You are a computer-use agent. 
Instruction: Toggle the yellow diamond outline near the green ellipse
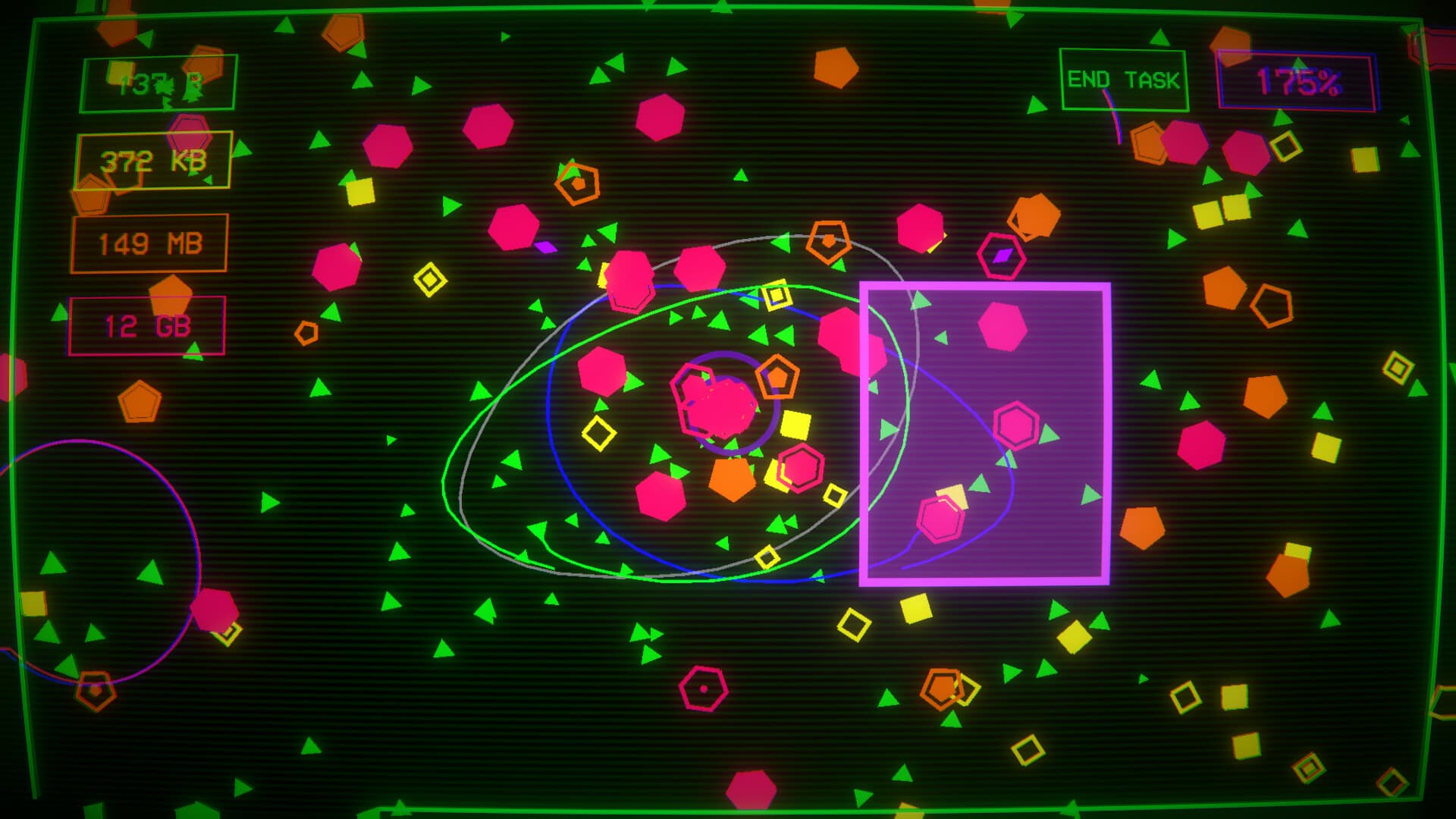click(x=598, y=432)
